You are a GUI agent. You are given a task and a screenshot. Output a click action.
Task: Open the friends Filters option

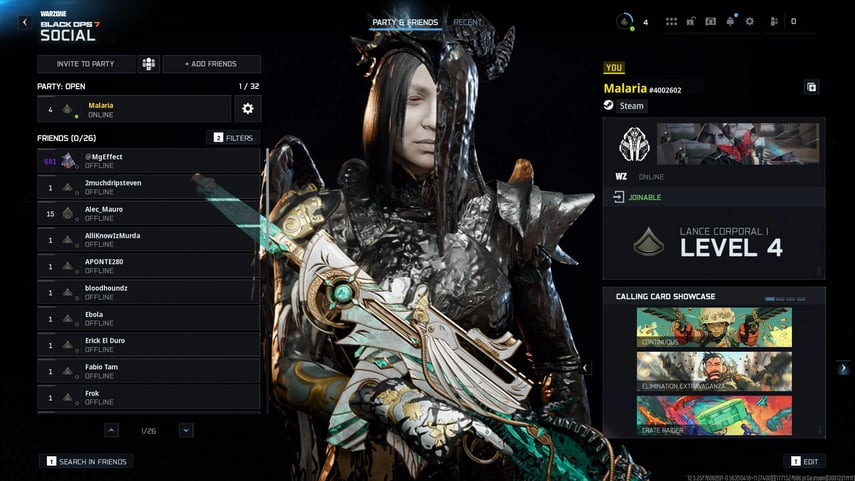point(233,137)
